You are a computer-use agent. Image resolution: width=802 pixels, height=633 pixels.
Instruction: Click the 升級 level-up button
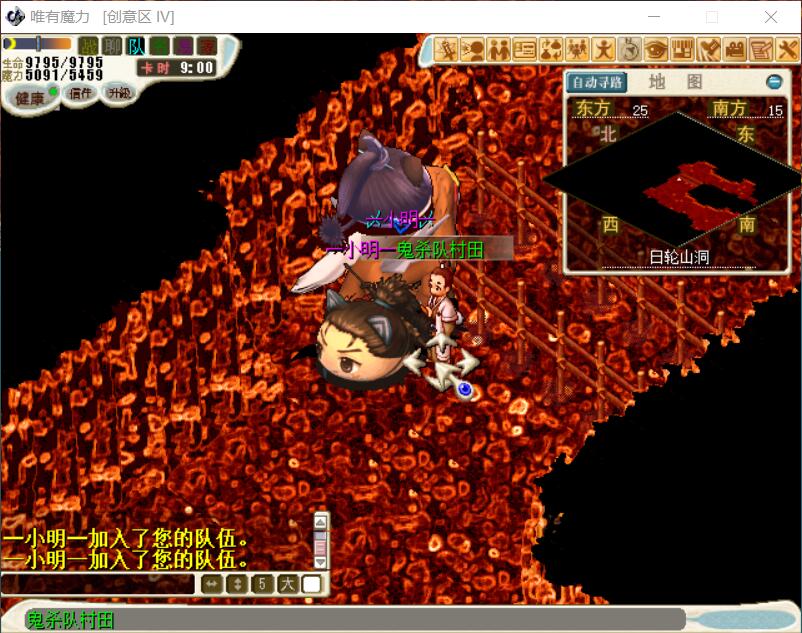[x=120, y=93]
